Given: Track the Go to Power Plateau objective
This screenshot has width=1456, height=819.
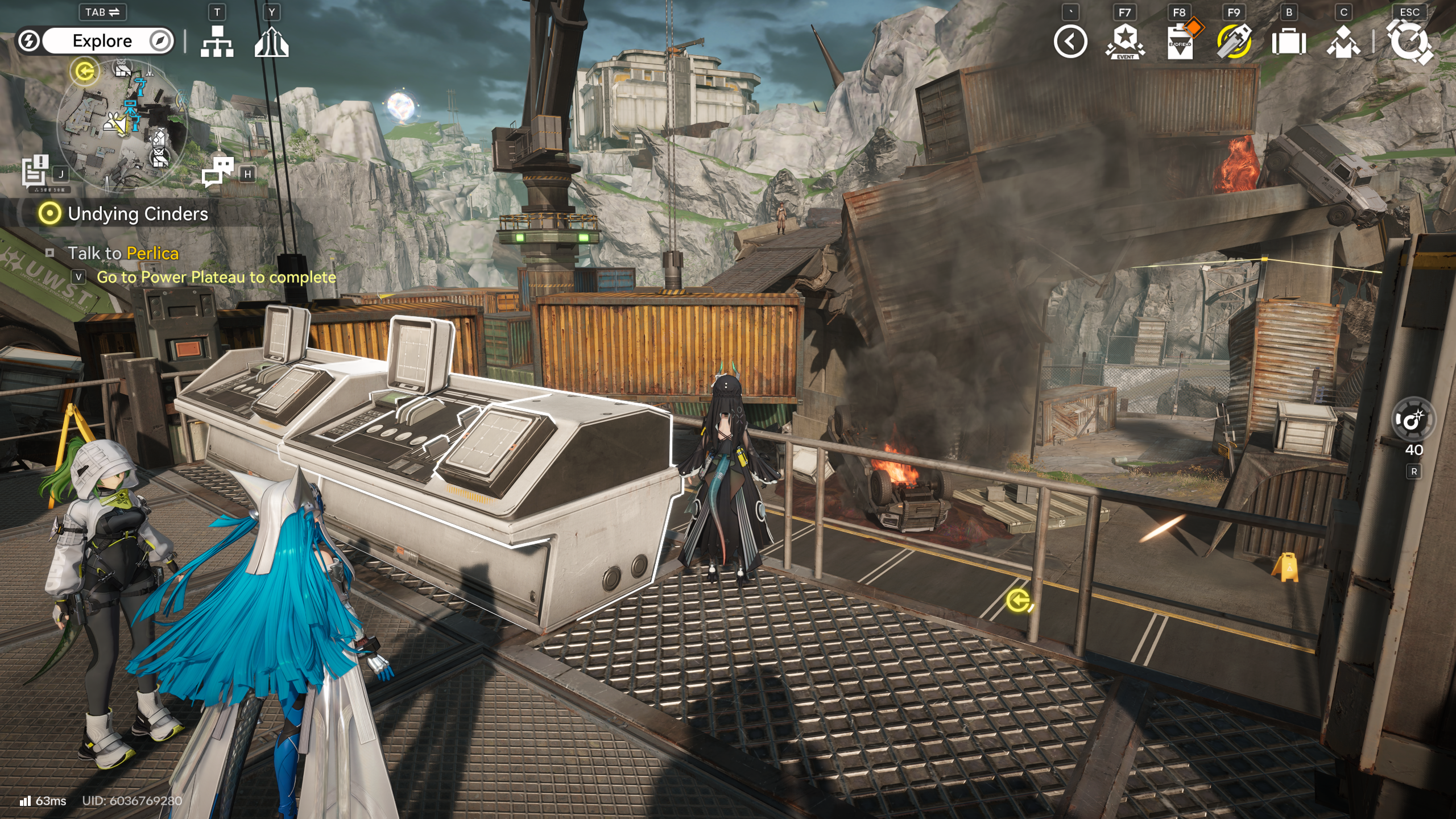Looking at the screenshot, I should (x=216, y=277).
